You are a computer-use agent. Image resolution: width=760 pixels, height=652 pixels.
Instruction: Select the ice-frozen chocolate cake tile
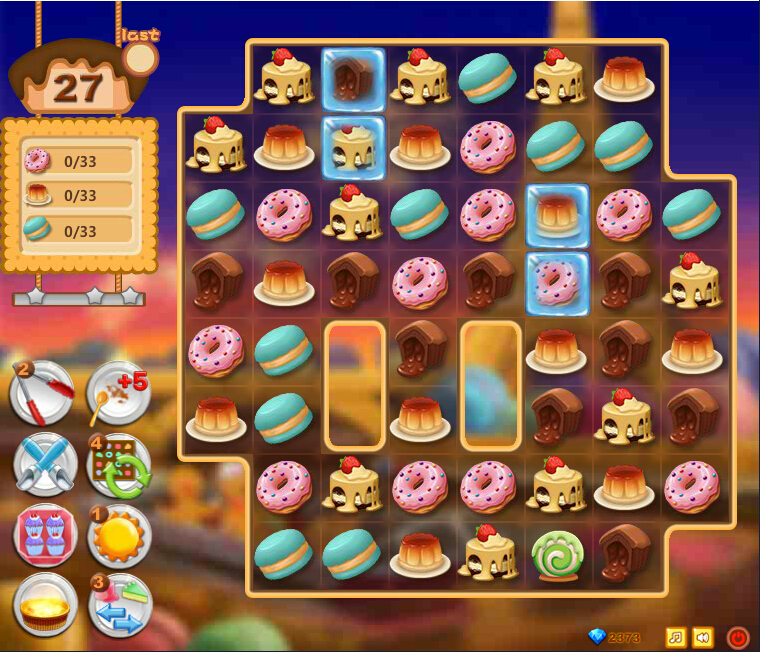coord(353,78)
